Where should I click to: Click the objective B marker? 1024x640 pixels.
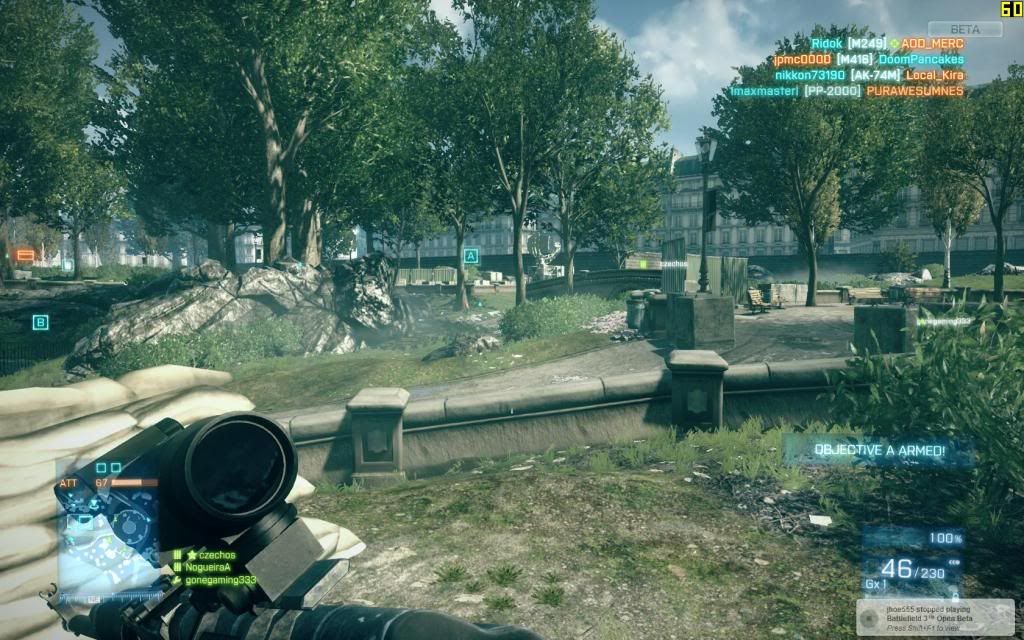(40, 322)
